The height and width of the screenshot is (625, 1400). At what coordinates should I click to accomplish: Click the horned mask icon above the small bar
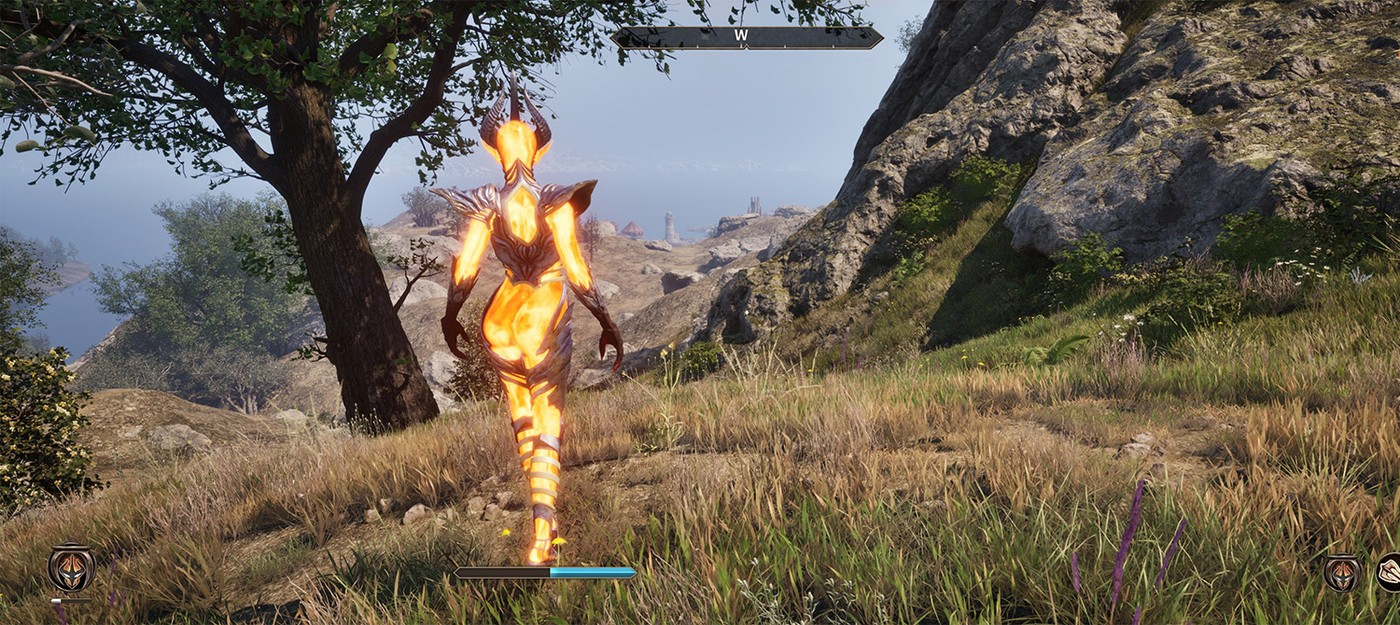(71, 568)
